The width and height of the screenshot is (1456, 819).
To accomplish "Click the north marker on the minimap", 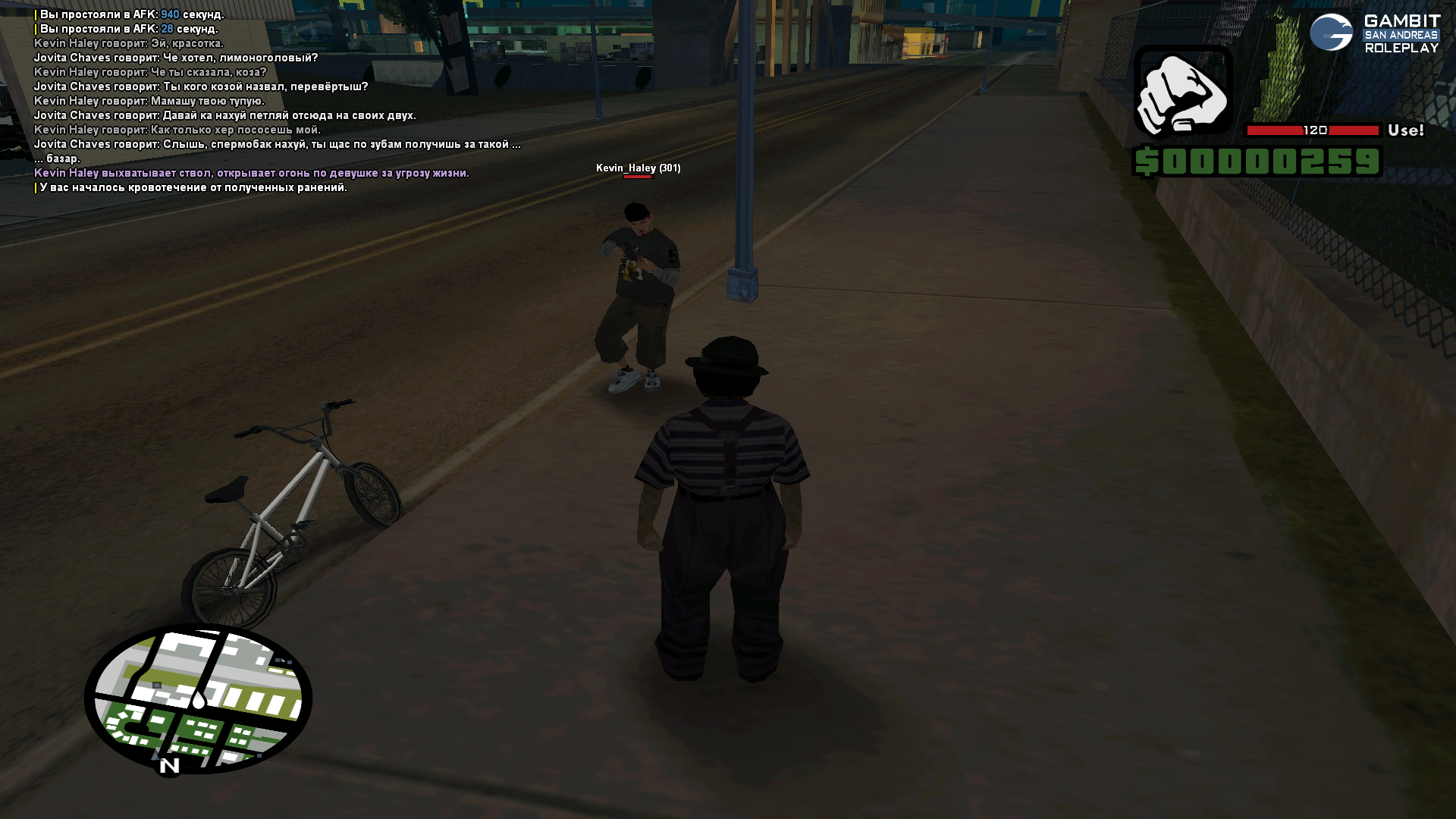I will [x=169, y=766].
